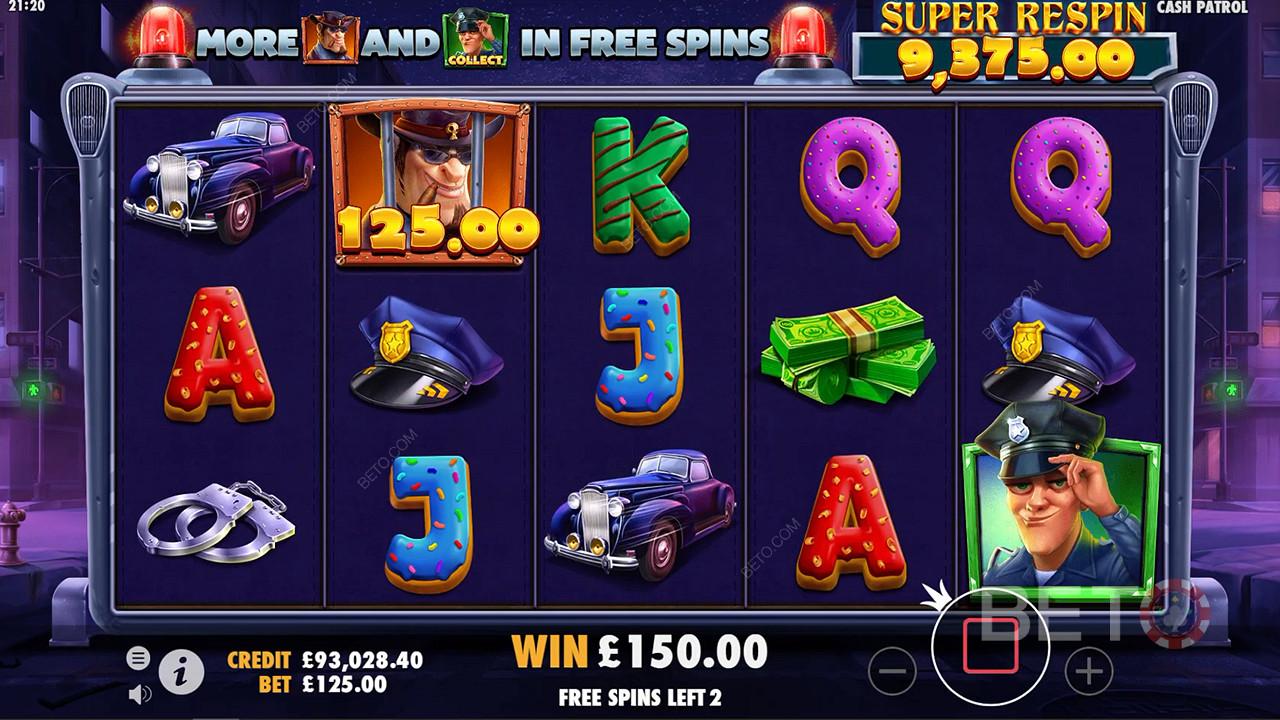This screenshot has width=1280, height=720.
Task: Toggle sound with the speaker icon
Action: [x=140, y=693]
